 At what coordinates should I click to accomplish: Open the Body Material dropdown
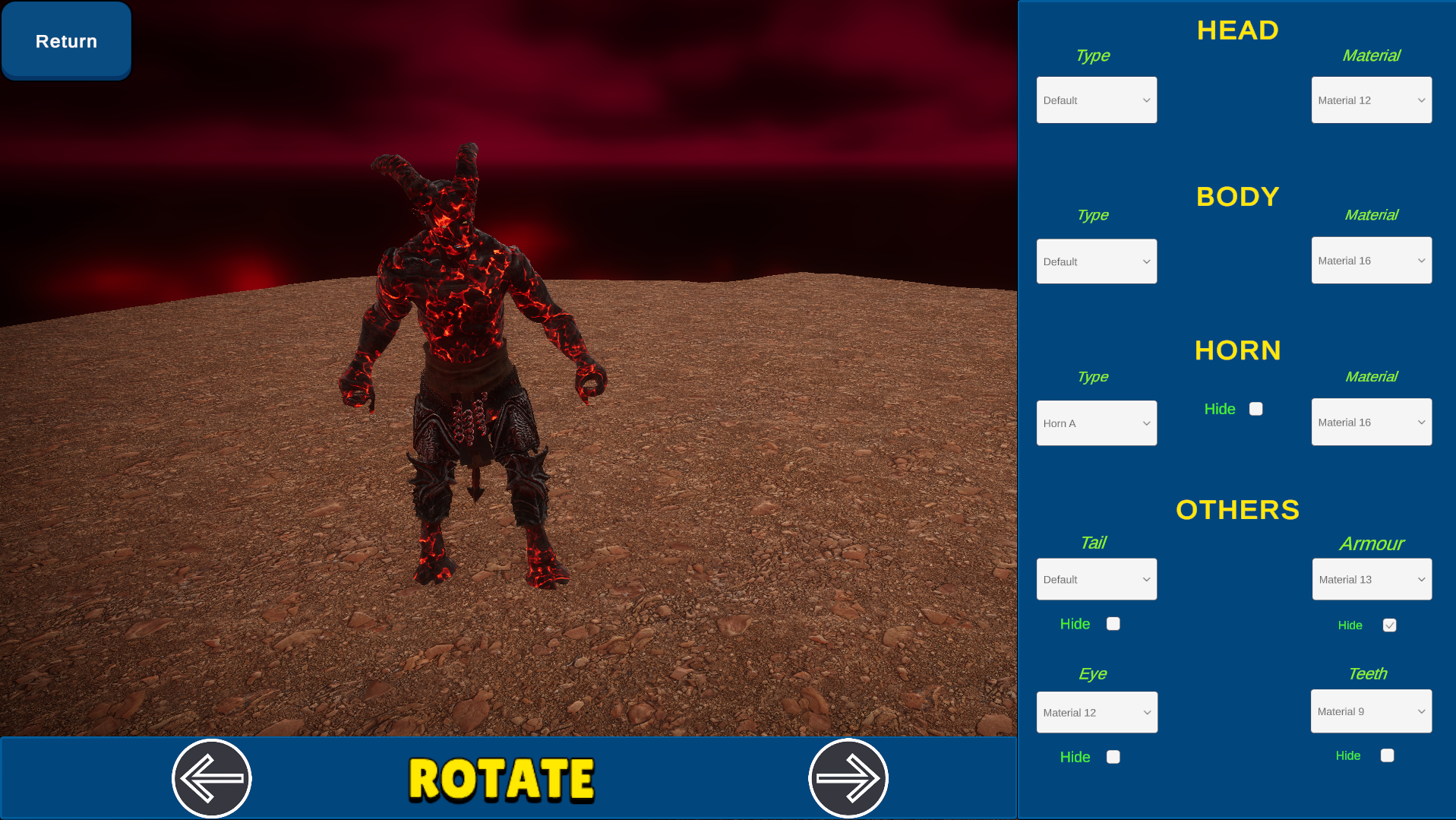point(1371,260)
